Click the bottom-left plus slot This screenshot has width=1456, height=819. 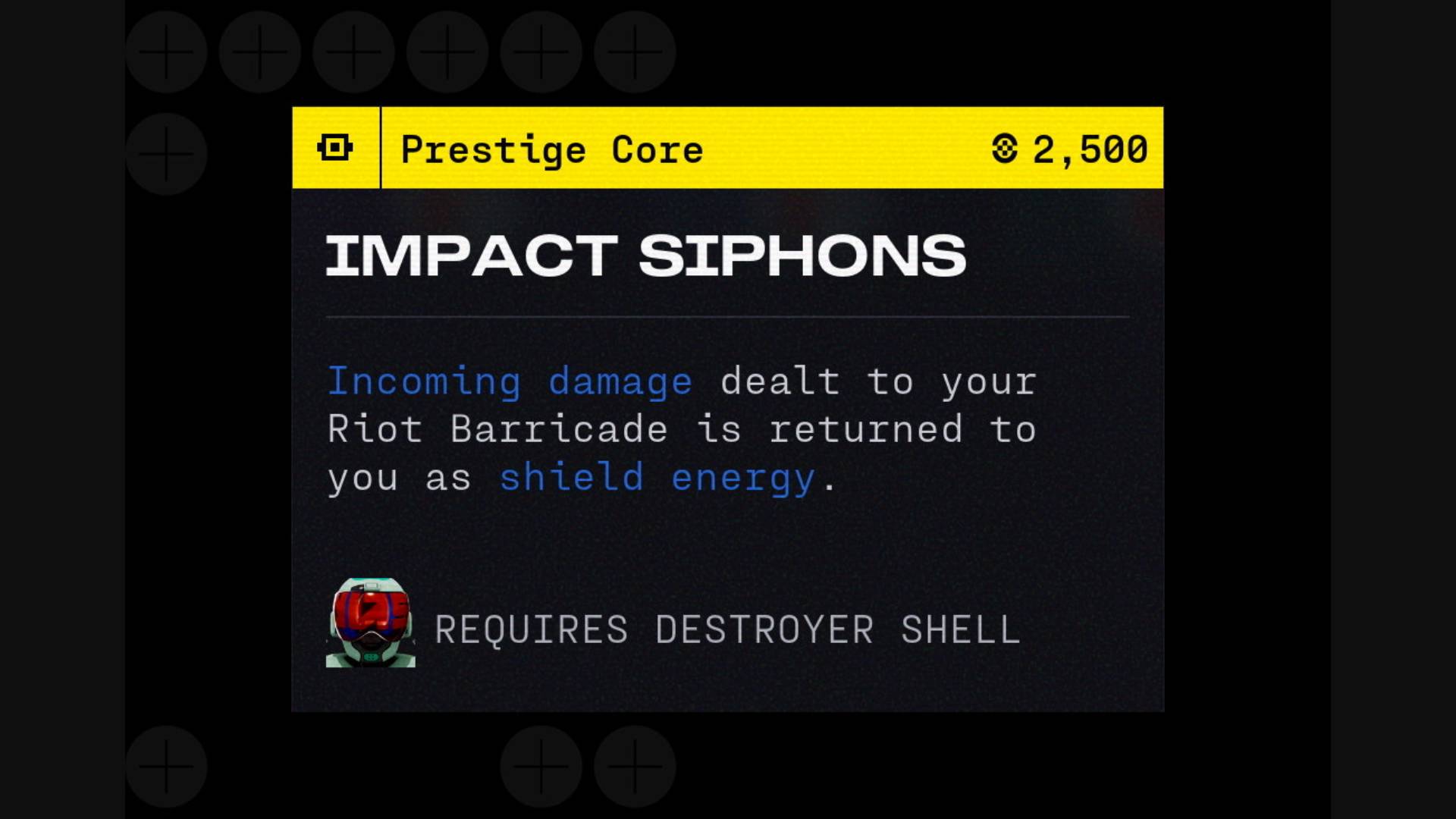(x=166, y=767)
